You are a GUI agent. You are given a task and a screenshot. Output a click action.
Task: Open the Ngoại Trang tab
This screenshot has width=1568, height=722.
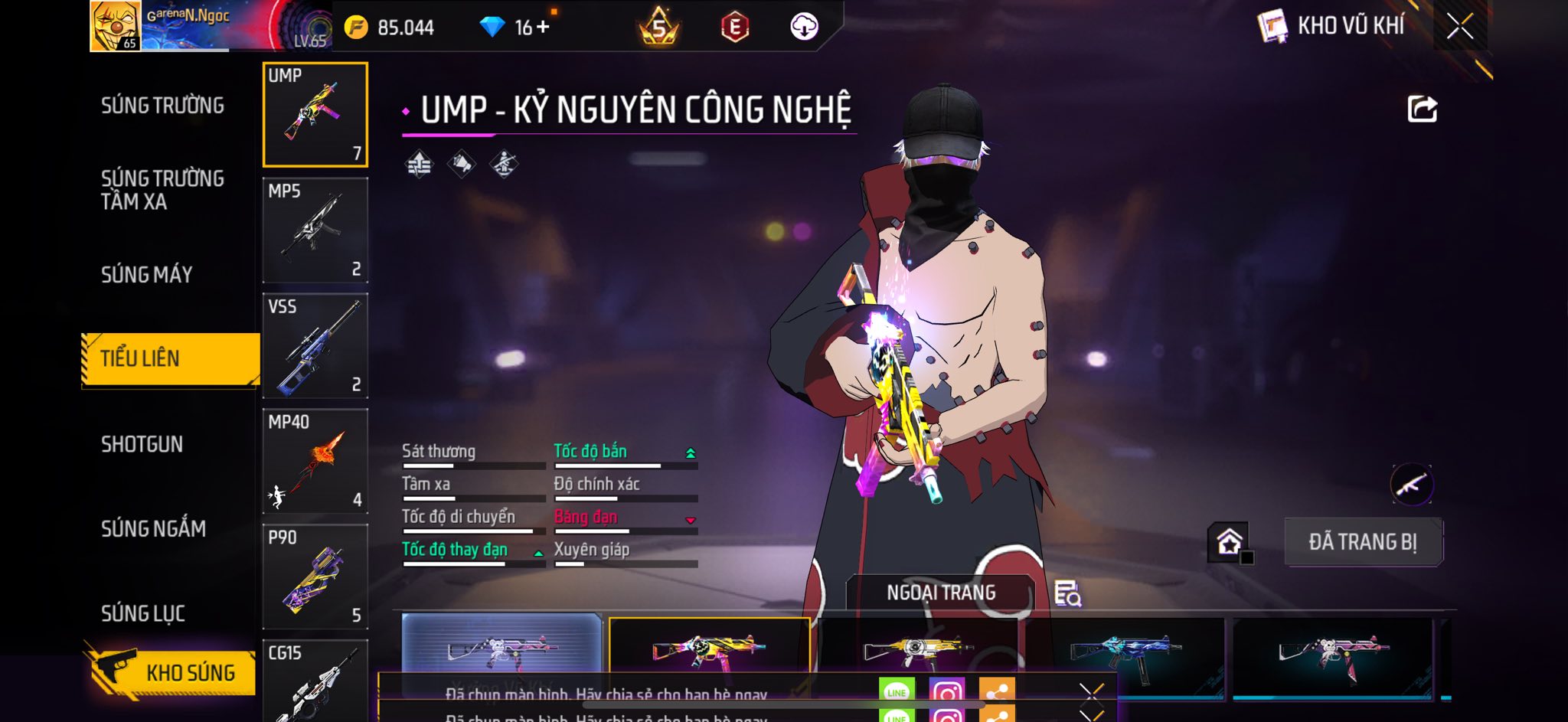point(941,593)
